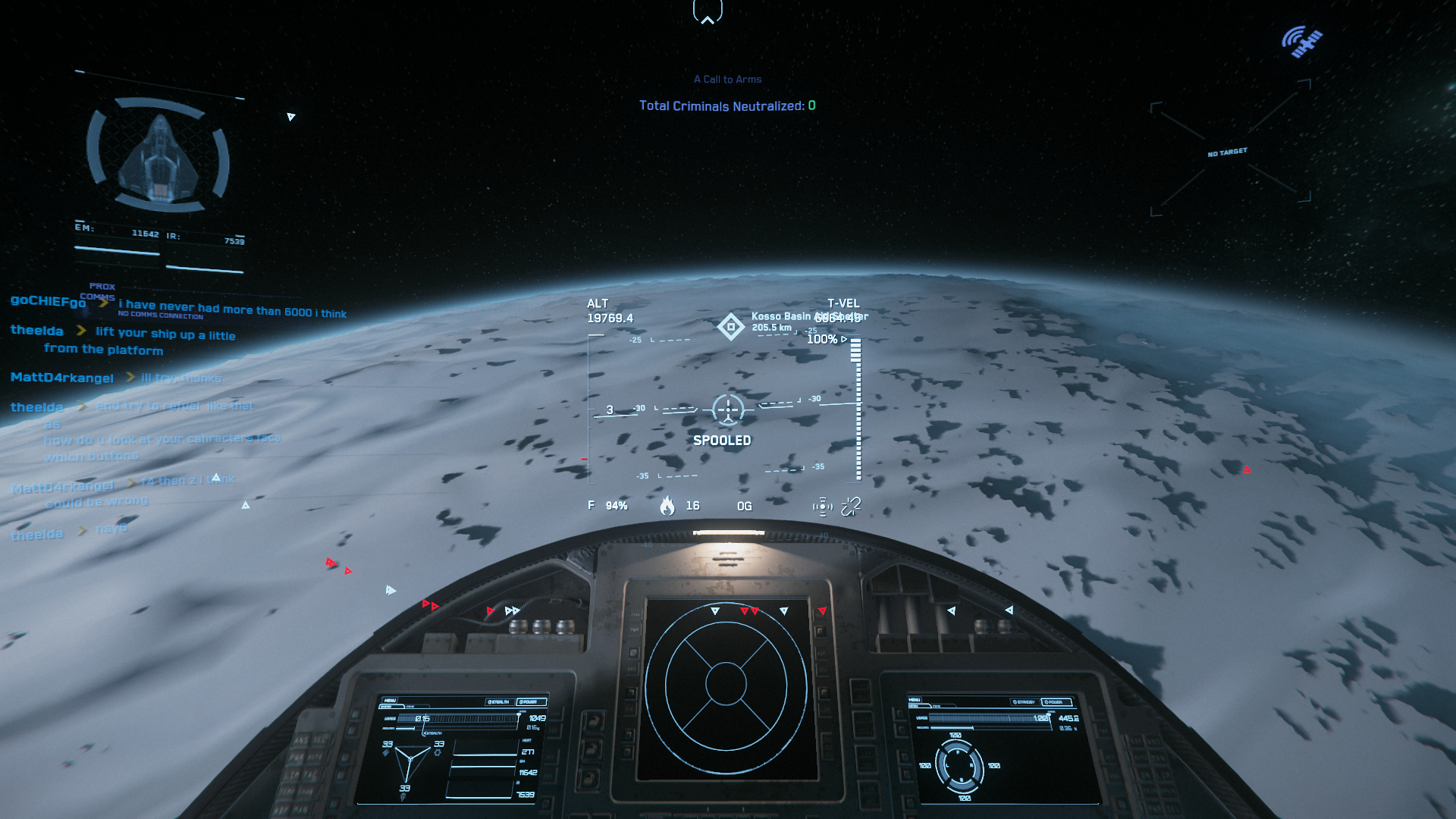Select the Kosso Basin quantum travel marker

click(x=731, y=327)
